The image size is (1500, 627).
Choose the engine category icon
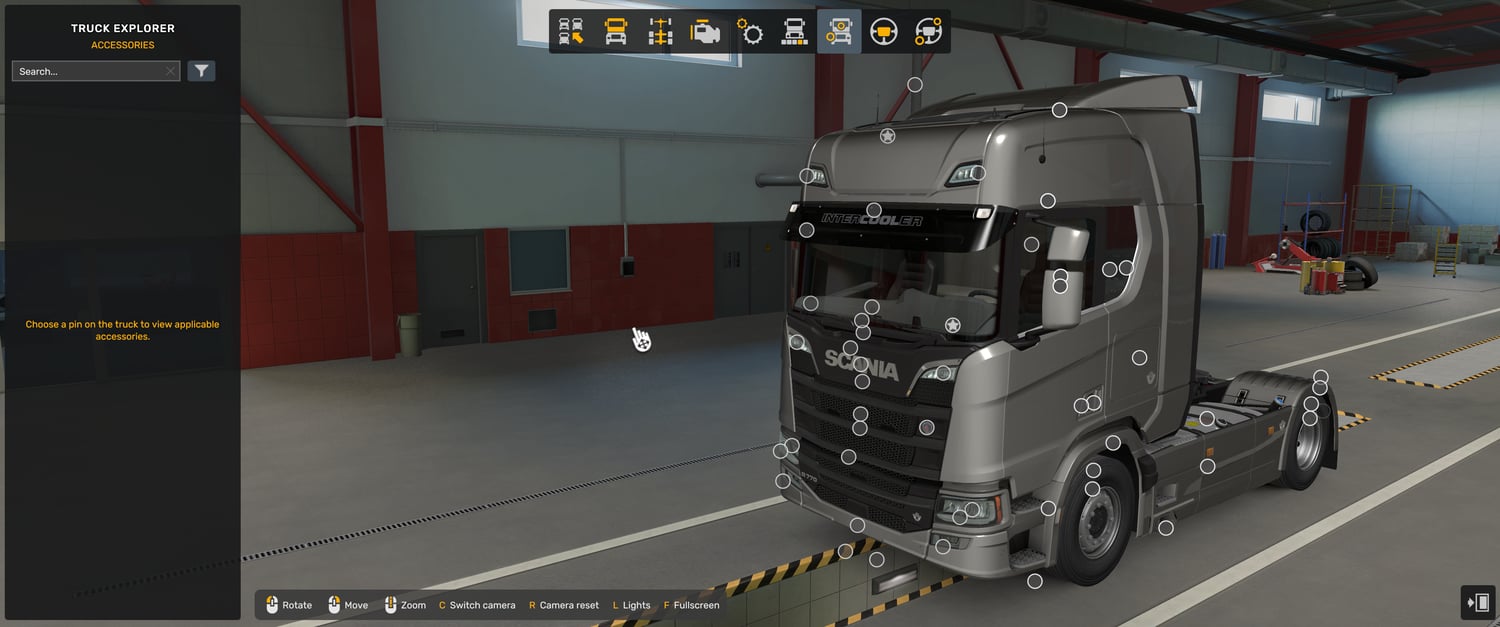[705, 32]
